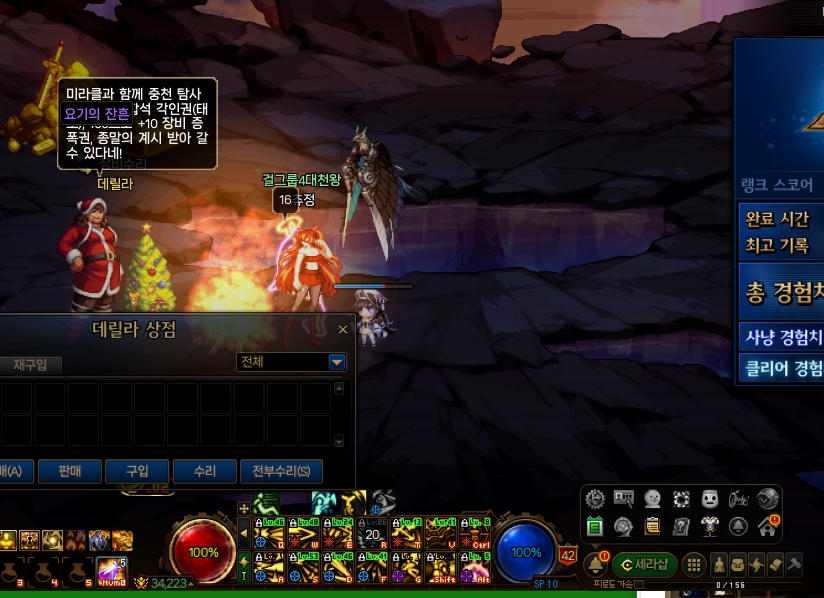Select the snowman icon in menu panel
Viewport: 824px width, 598px height.
[651, 498]
